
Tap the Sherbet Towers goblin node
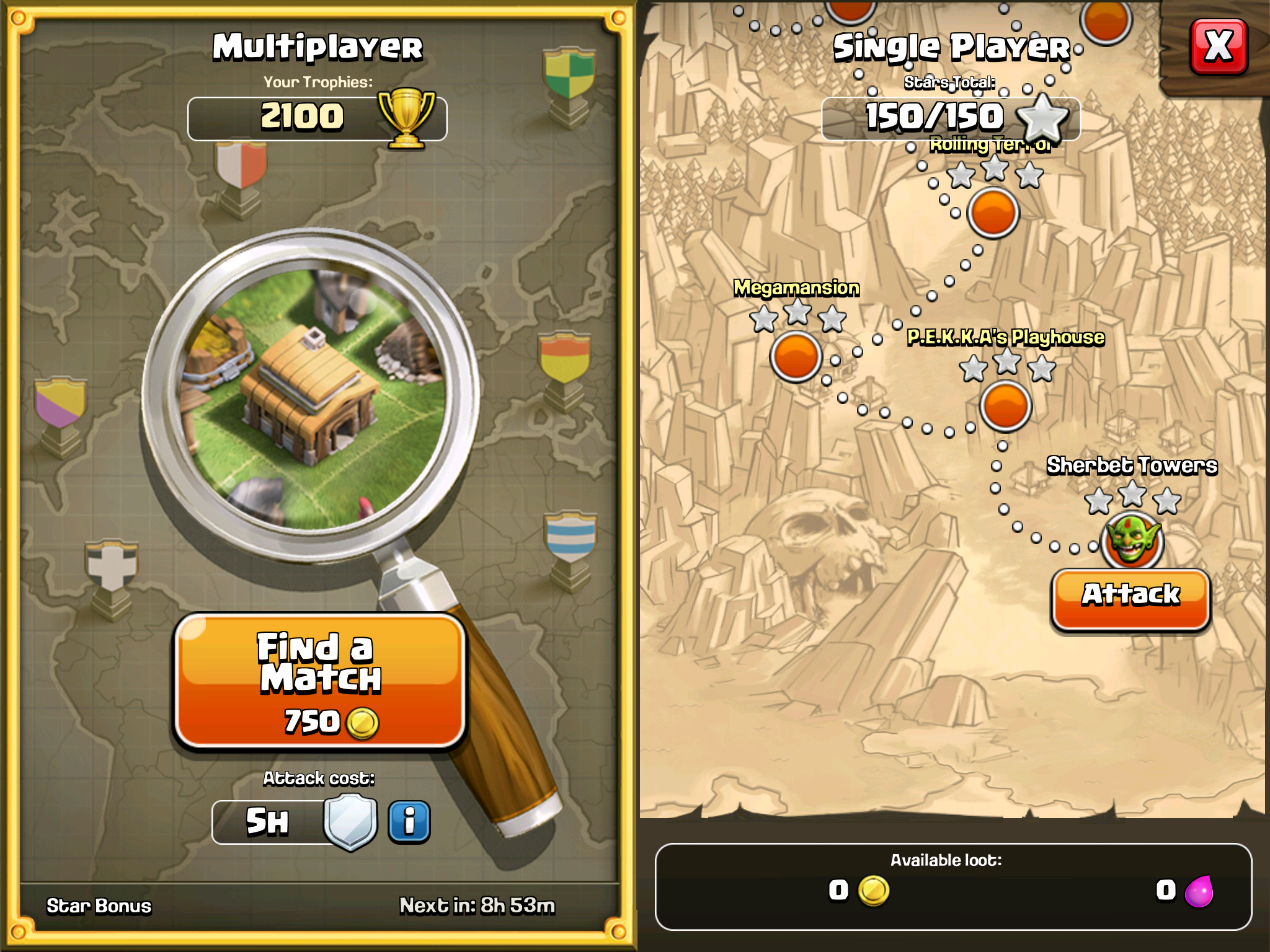click(1132, 541)
